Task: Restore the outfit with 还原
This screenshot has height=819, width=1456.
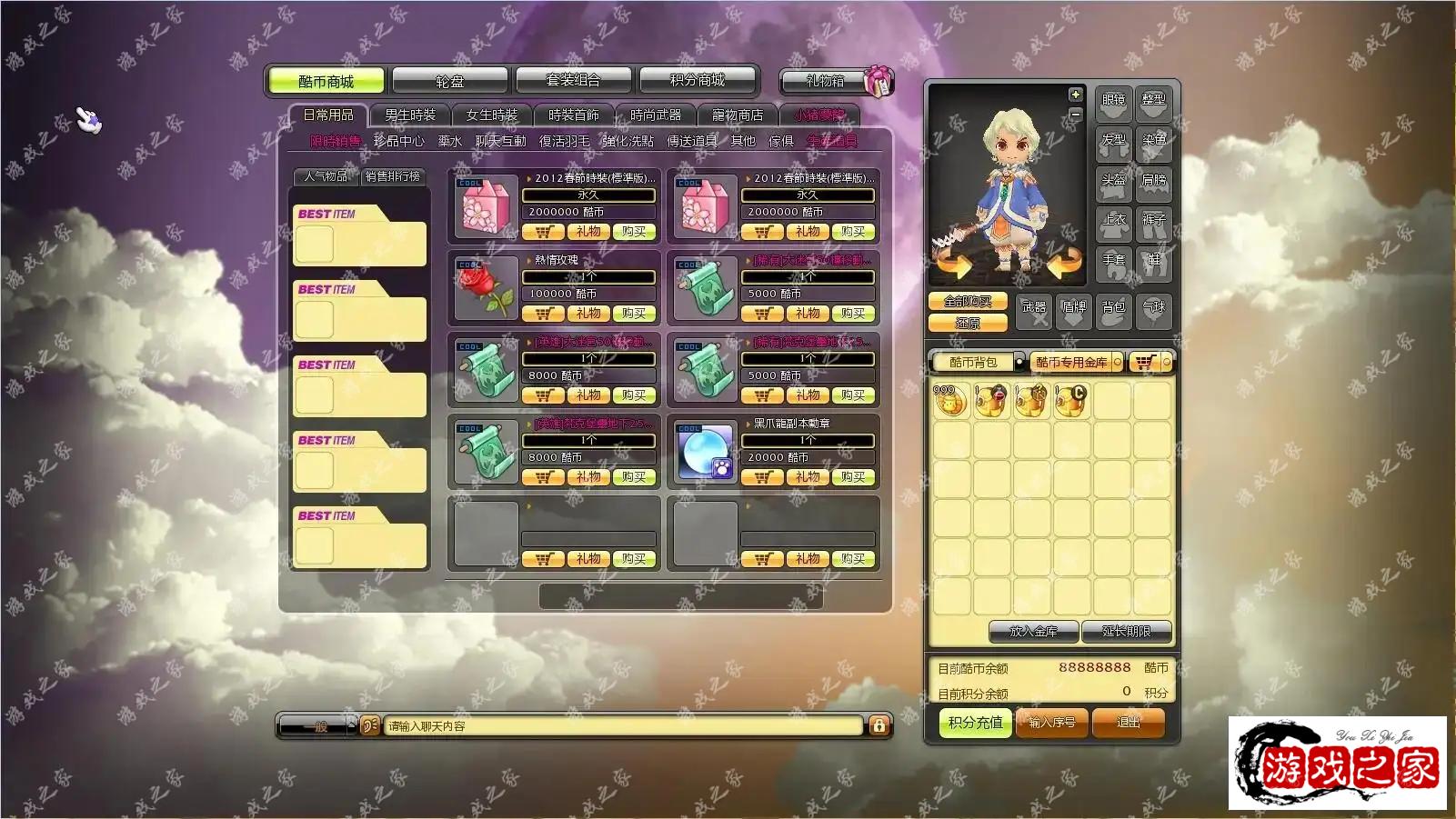Action: pyautogui.click(x=968, y=323)
